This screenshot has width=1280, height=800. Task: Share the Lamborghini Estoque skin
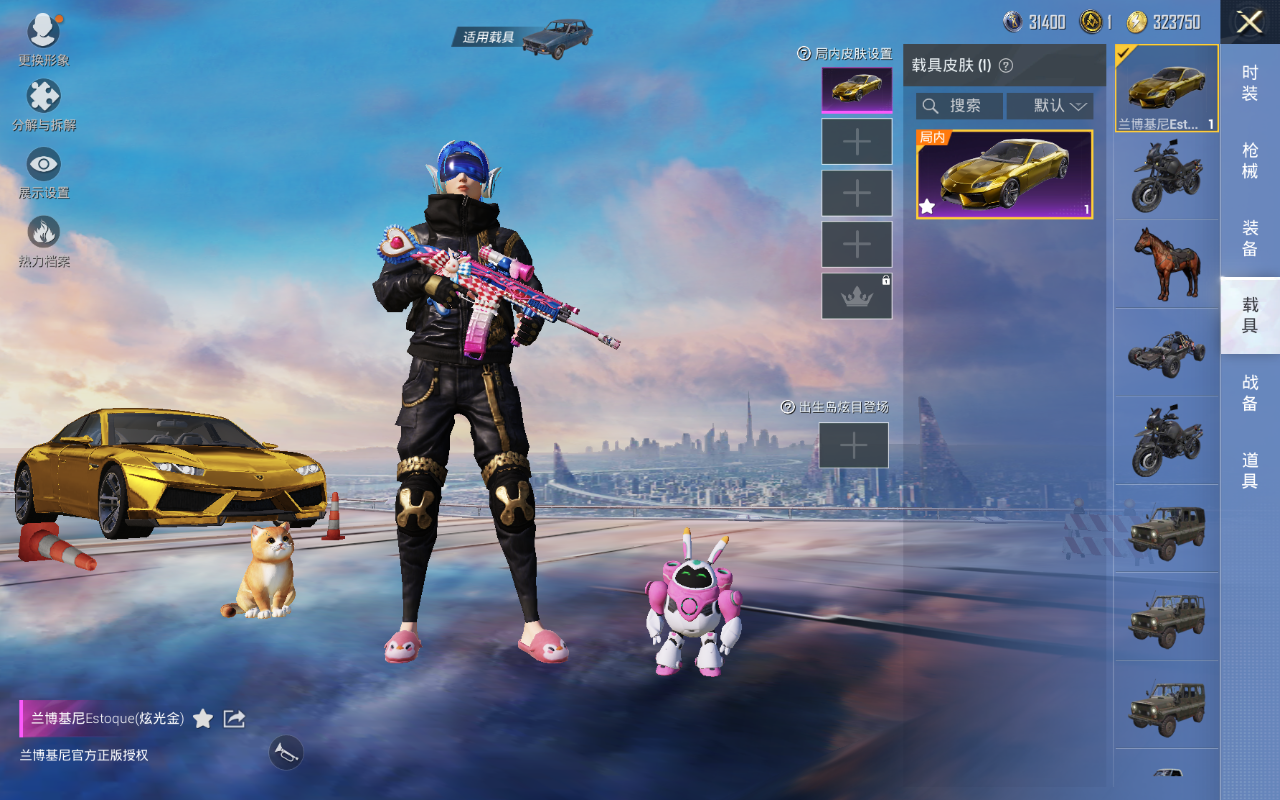pos(234,718)
